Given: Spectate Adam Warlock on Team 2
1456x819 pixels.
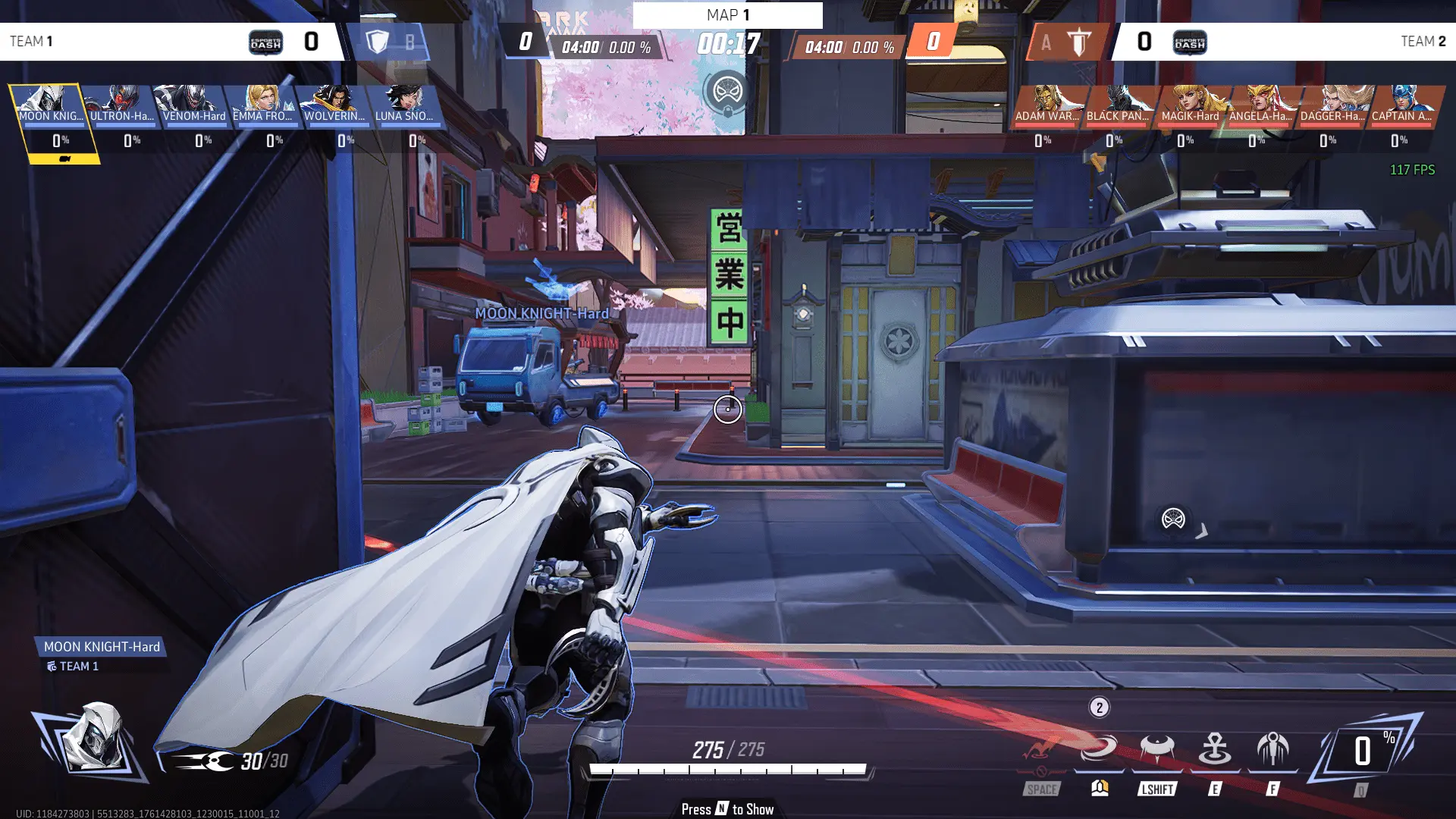Looking at the screenshot, I should (1047, 106).
